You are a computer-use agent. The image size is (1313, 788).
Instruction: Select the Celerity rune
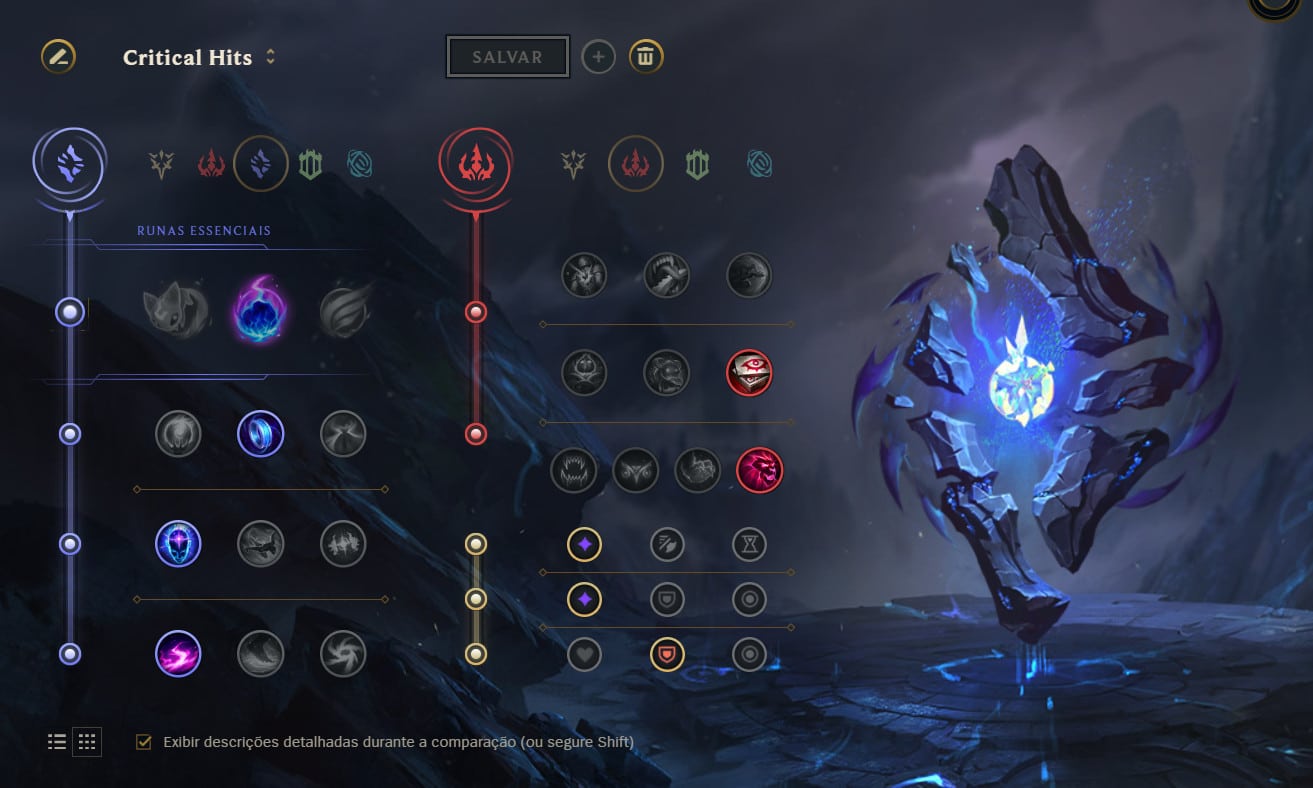[x=261, y=544]
